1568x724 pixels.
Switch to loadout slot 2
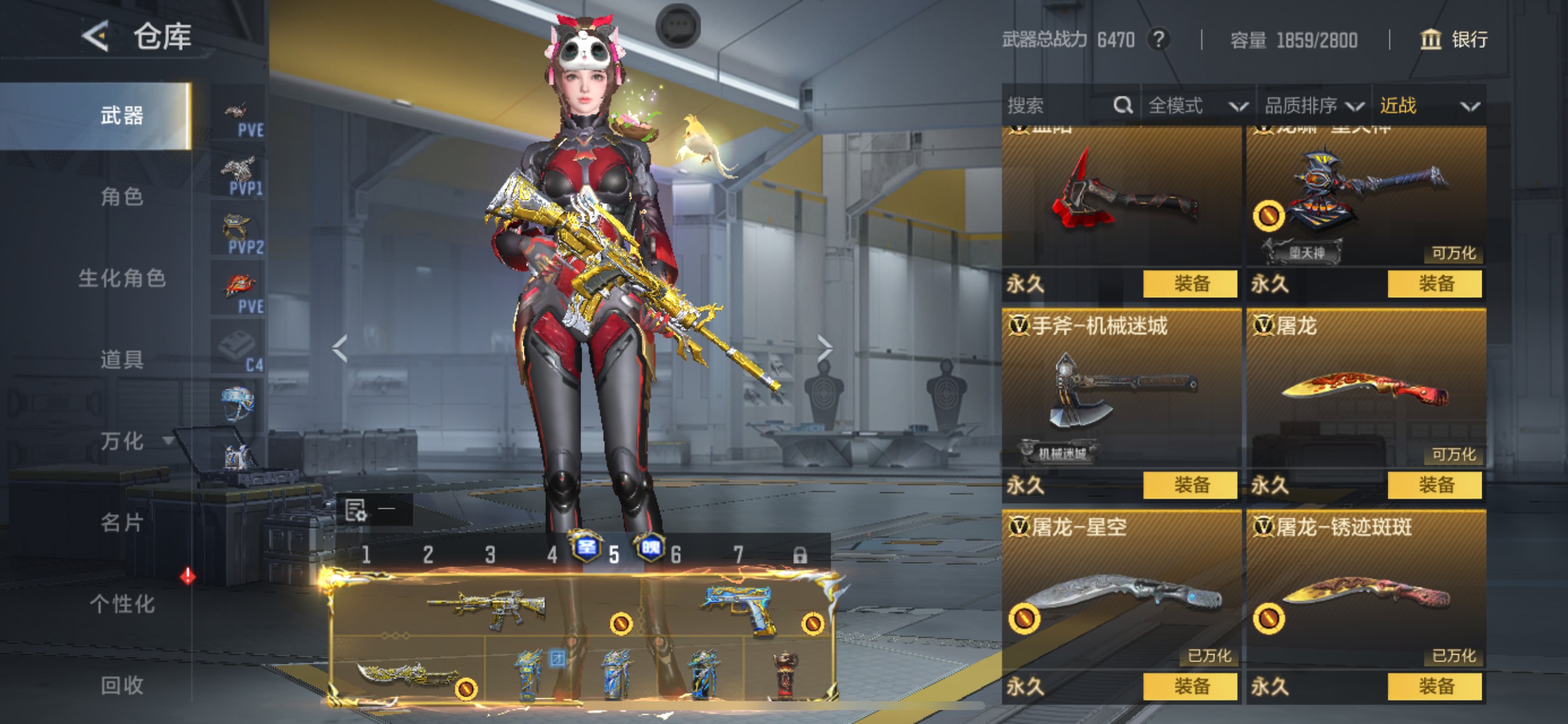pos(428,554)
